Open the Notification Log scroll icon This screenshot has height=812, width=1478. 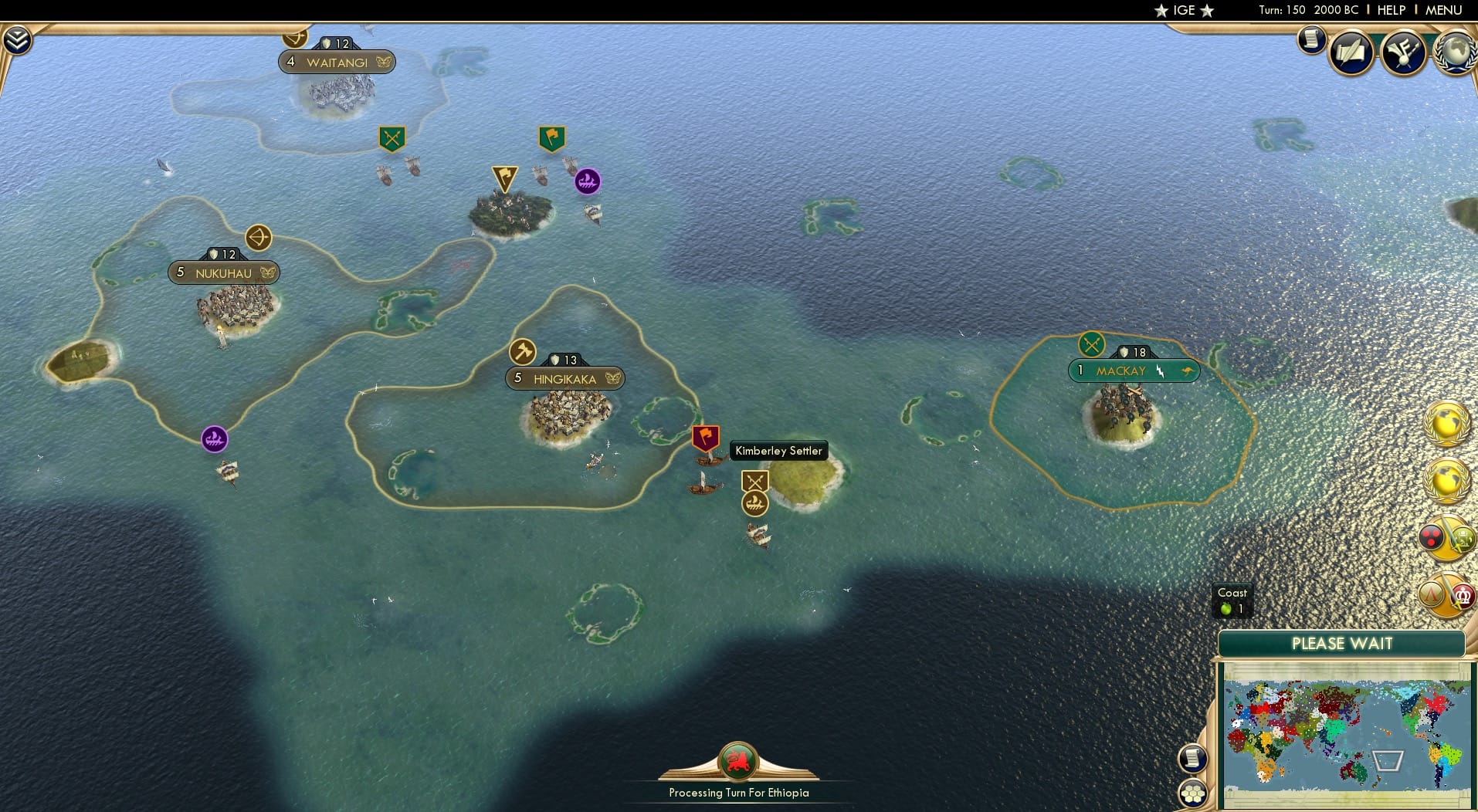click(x=1310, y=40)
